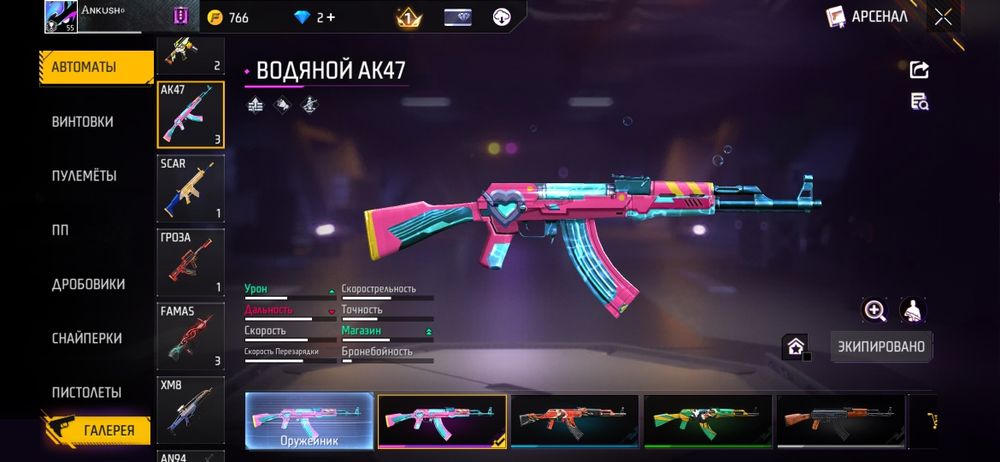1000x462 pixels.
Task: Pick the FAMAS weapon slot
Action: click(x=190, y=336)
